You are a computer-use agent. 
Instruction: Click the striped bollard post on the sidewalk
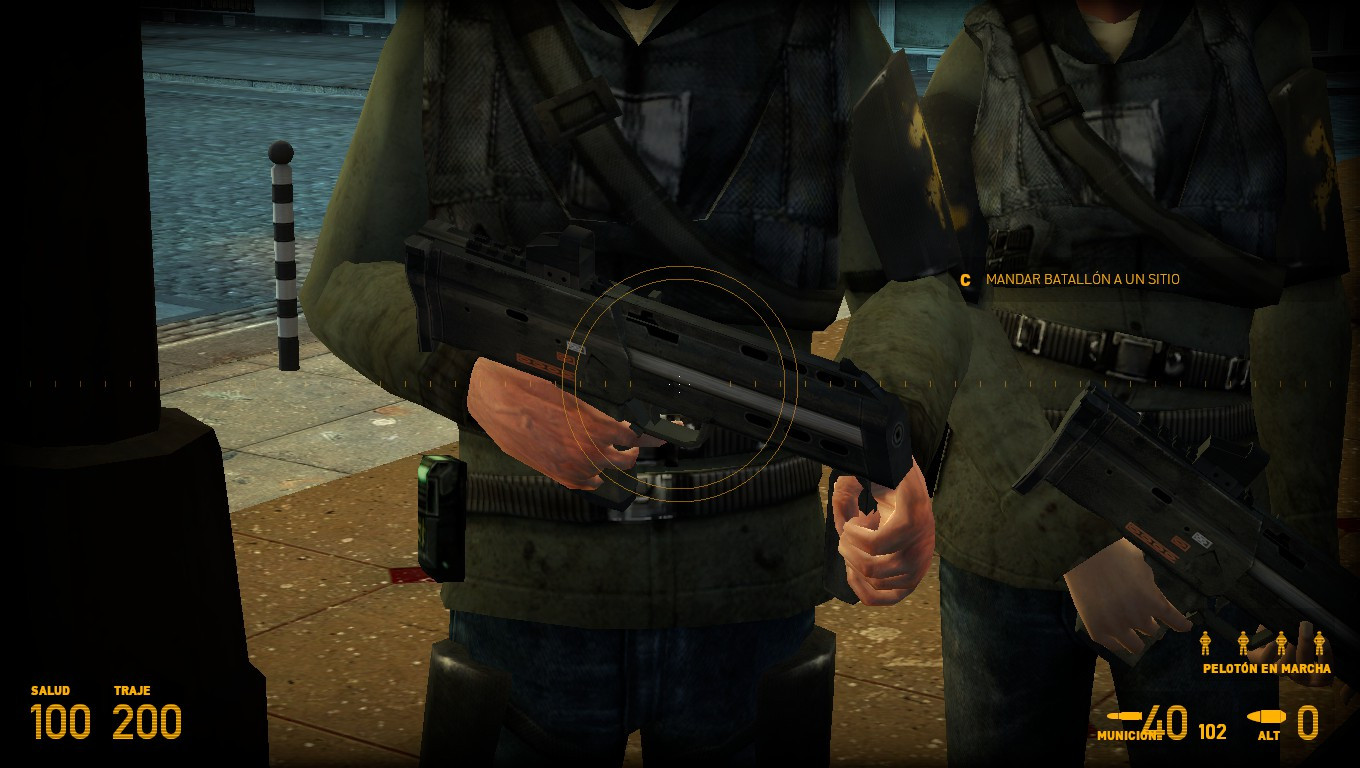(283, 255)
